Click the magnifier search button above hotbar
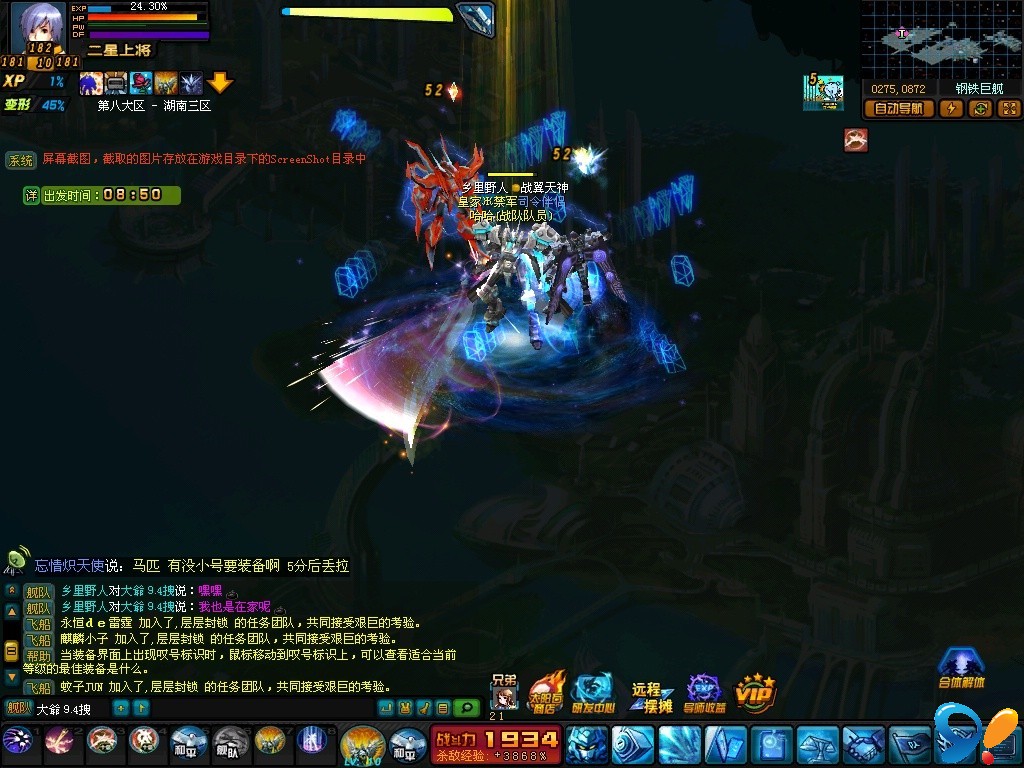Viewport: 1024px width, 768px height. click(466, 709)
